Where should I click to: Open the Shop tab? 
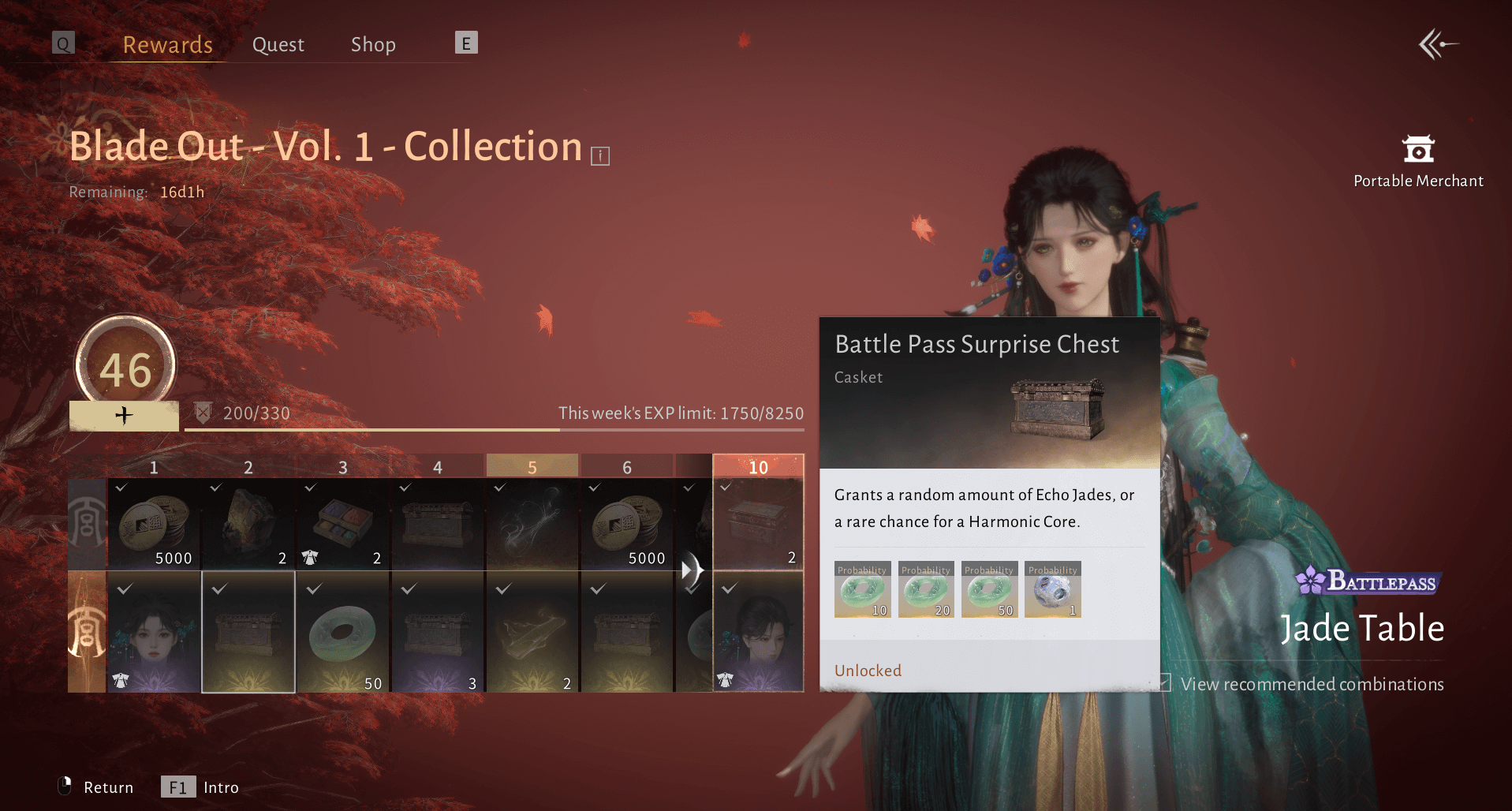coord(373,45)
